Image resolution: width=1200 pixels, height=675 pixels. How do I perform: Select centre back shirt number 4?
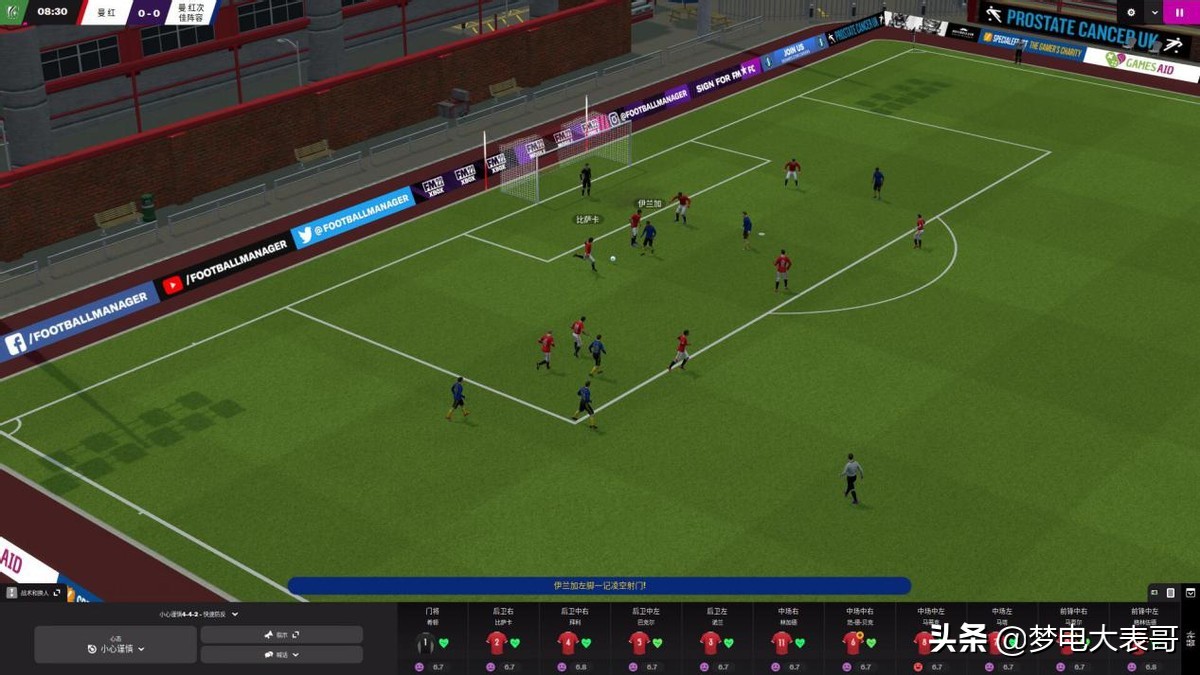click(568, 643)
